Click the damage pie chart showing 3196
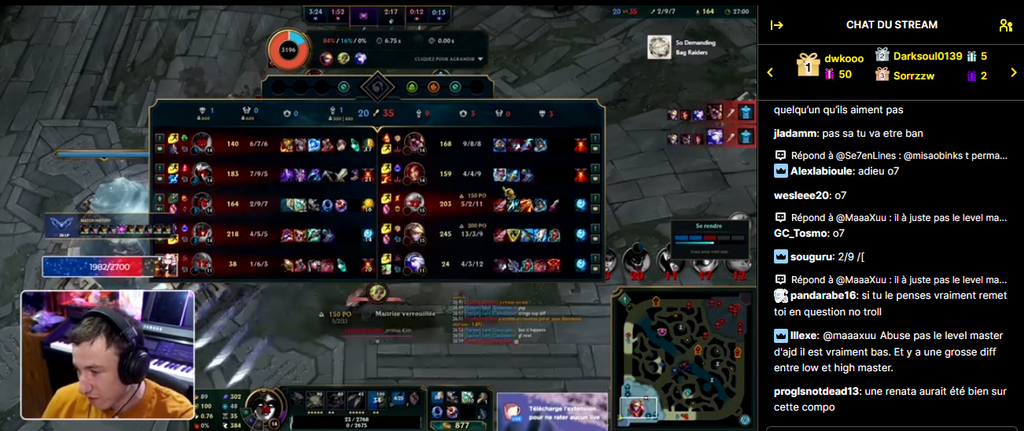Viewport: 1024px width, 431px height. pyautogui.click(x=289, y=48)
